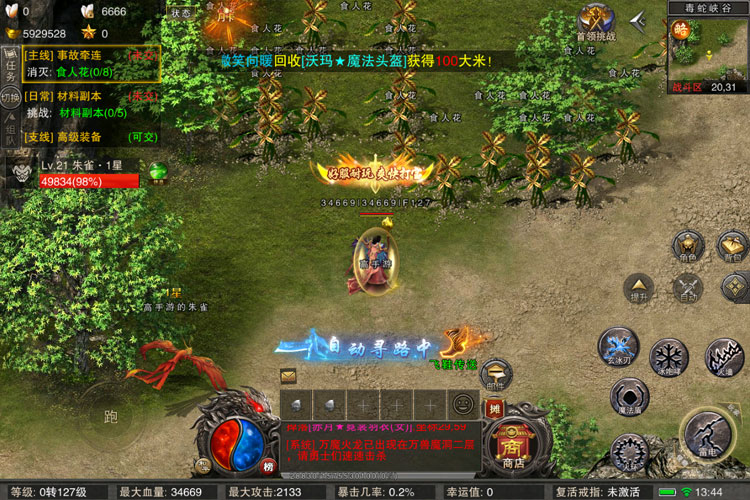Open the 角色 character sheet
This screenshot has height=500, width=750.
tap(687, 246)
